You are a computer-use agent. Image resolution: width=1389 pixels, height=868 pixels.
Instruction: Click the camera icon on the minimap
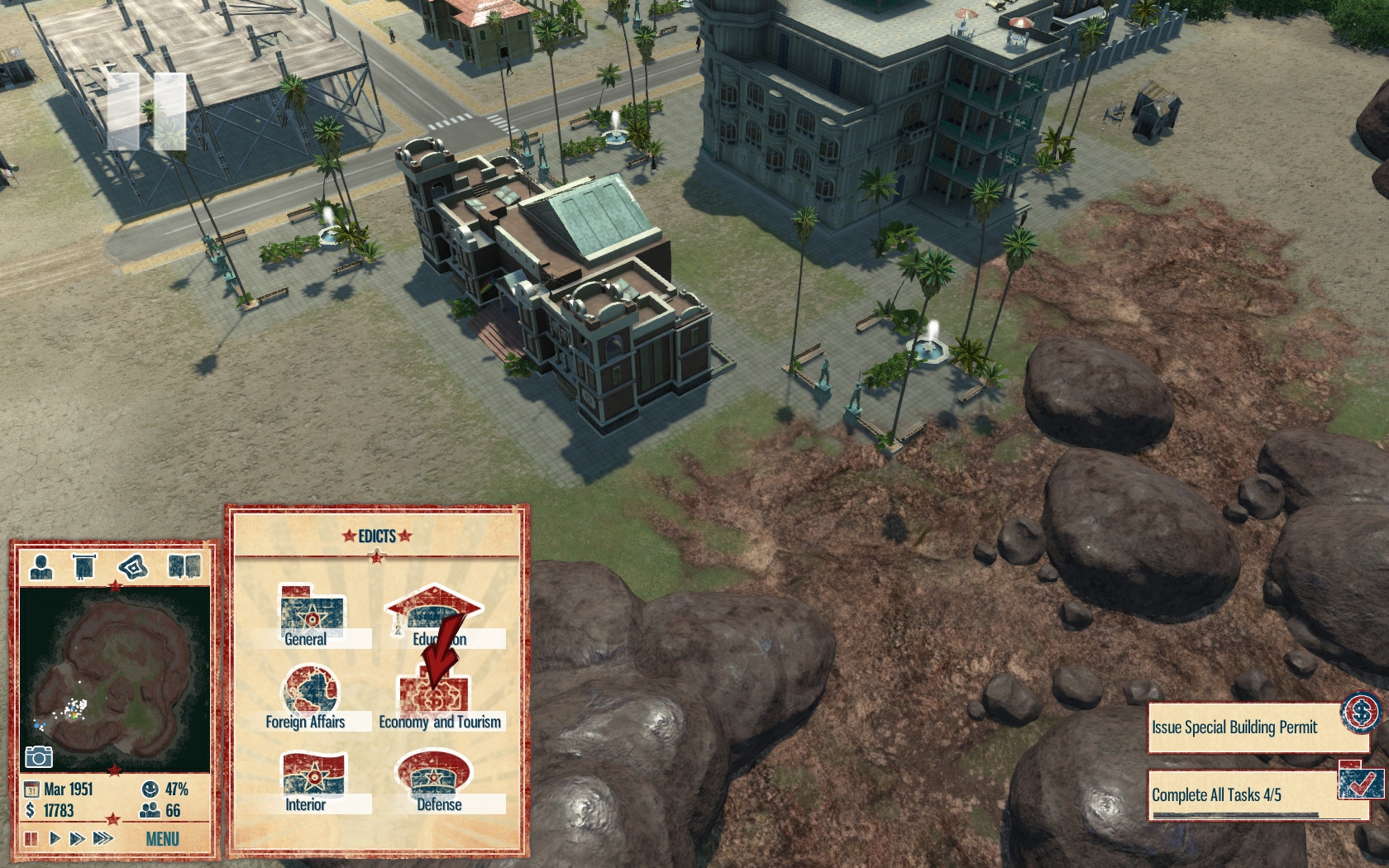click(38, 756)
